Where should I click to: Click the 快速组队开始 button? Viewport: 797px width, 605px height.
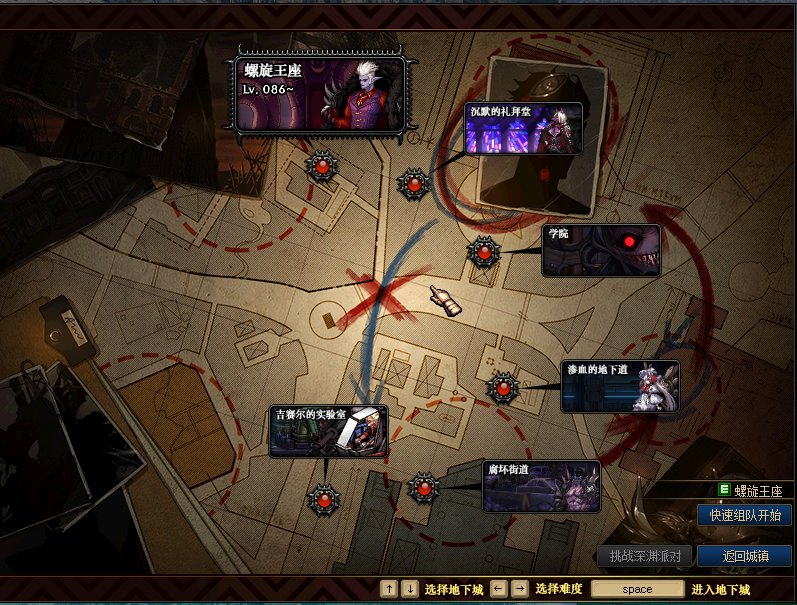[x=744, y=515]
